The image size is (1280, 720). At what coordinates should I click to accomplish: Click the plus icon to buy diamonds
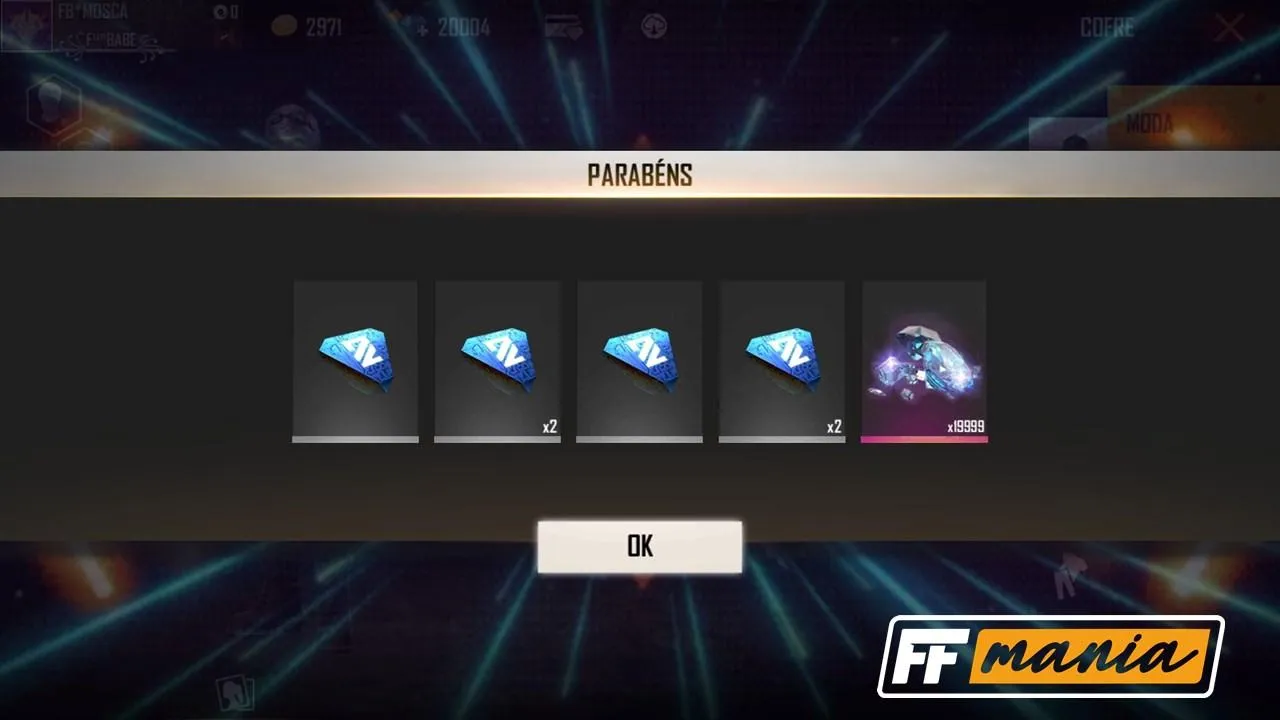point(422,28)
